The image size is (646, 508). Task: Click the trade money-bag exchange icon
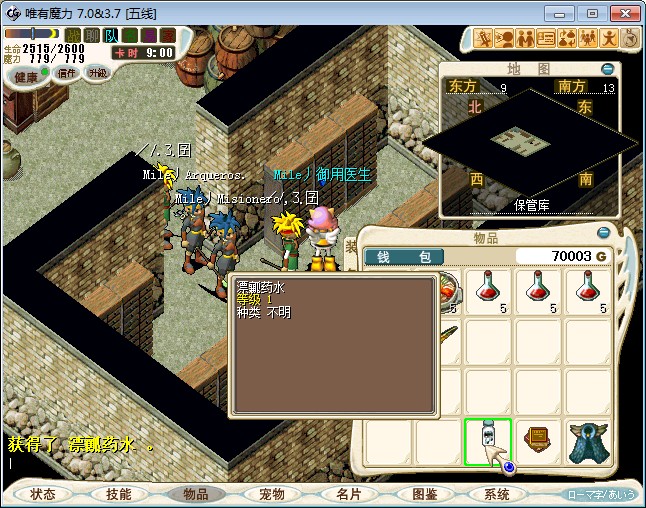[x=567, y=39]
